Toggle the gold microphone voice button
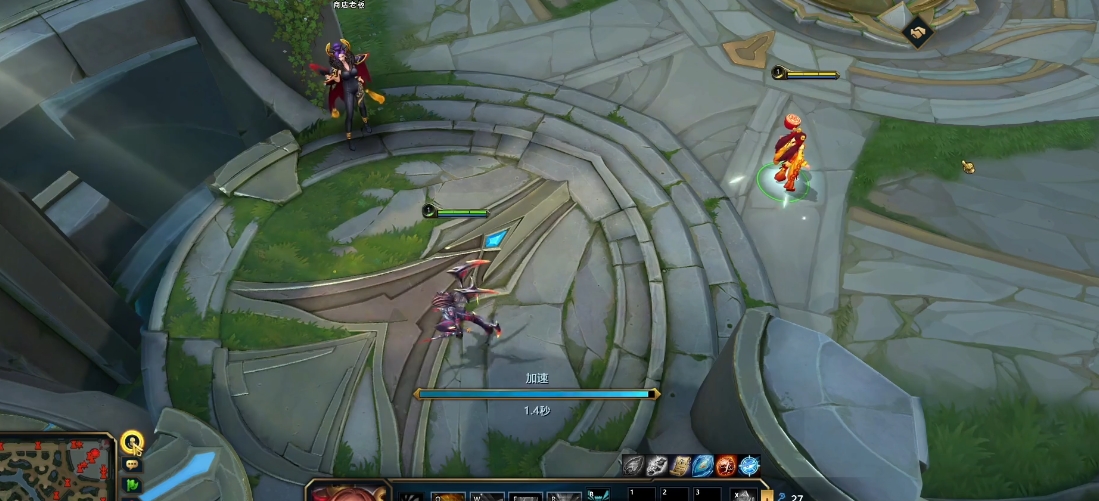 pos(131,441)
